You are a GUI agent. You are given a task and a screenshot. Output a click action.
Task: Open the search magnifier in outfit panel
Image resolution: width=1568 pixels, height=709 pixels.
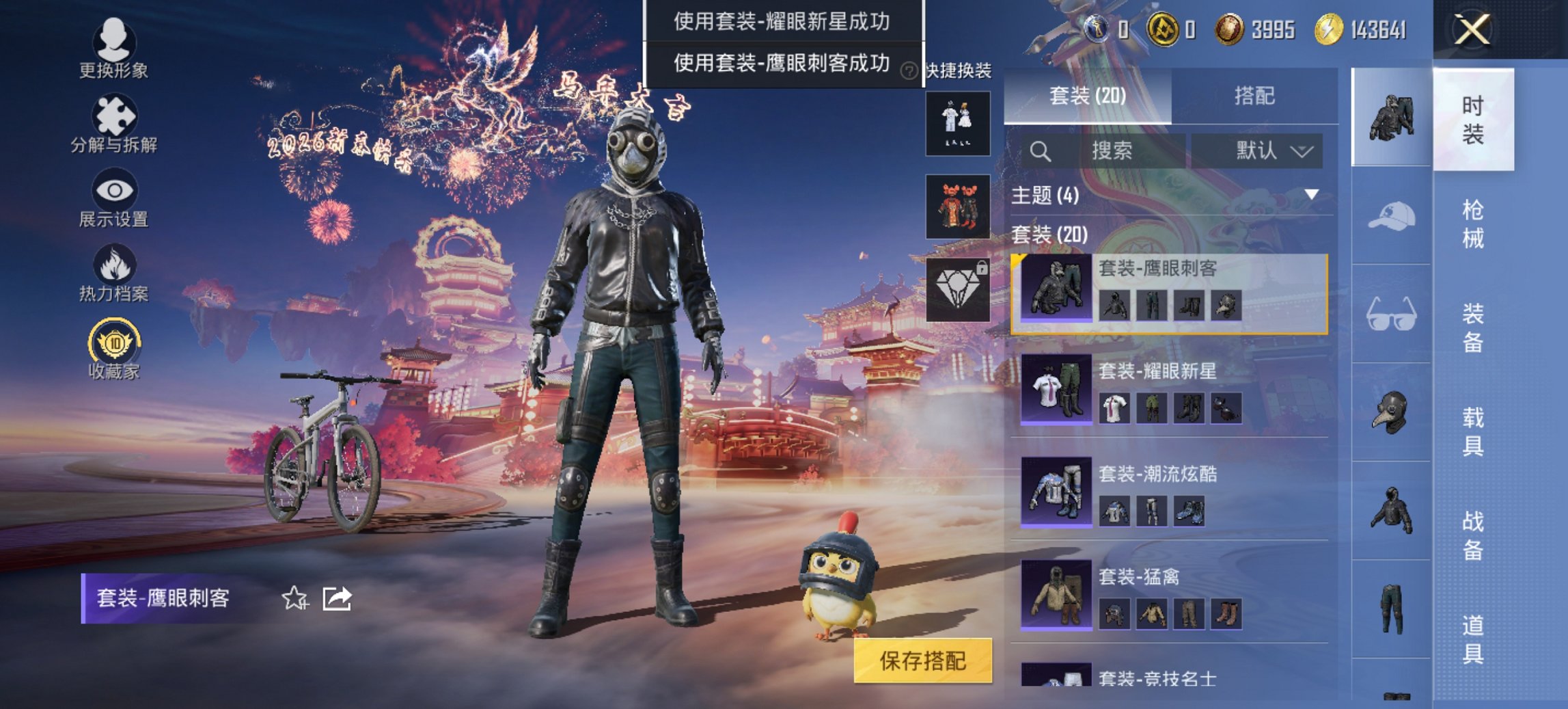pyautogui.click(x=1041, y=150)
